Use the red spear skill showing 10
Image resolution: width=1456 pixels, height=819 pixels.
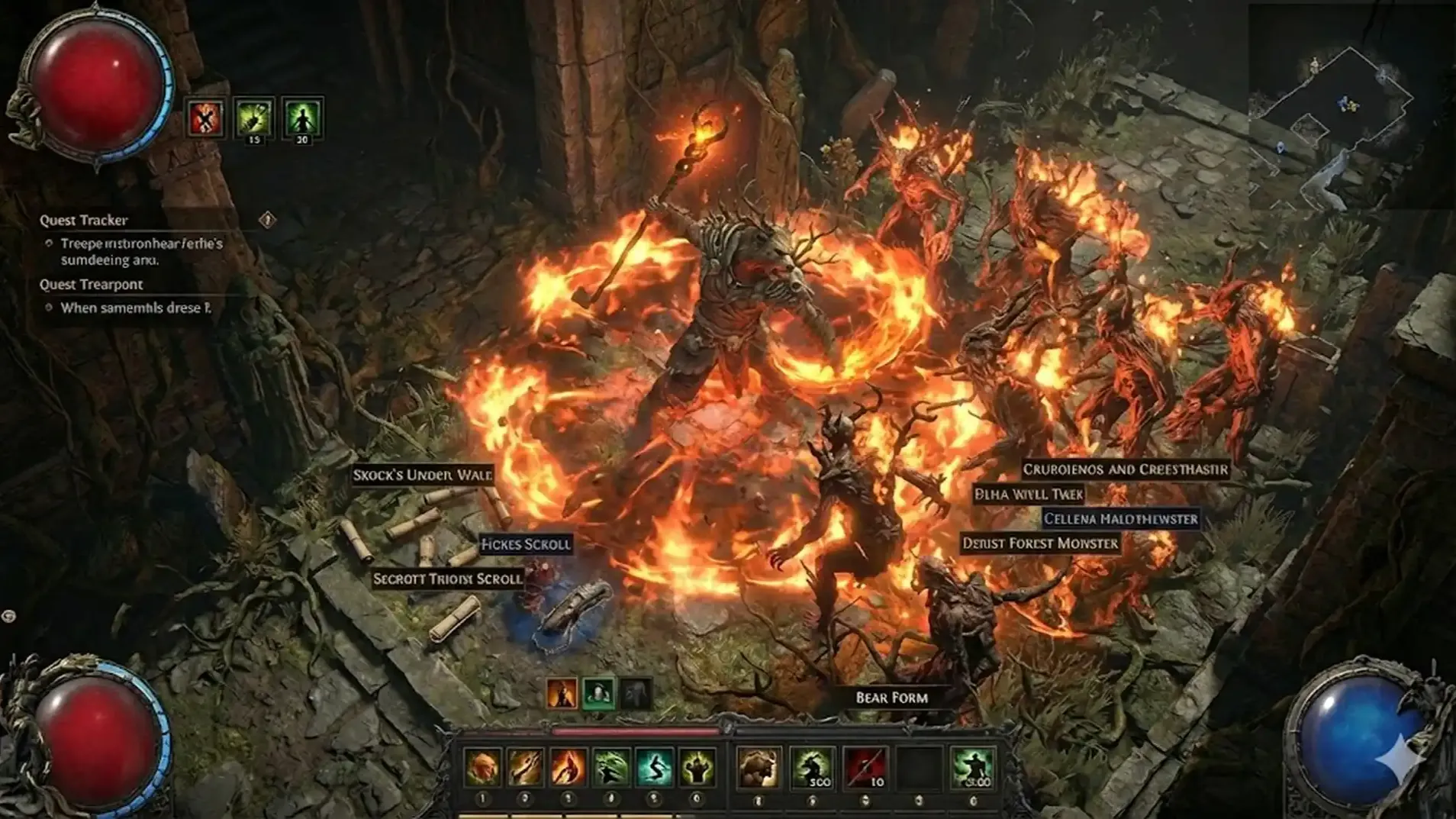click(x=865, y=766)
